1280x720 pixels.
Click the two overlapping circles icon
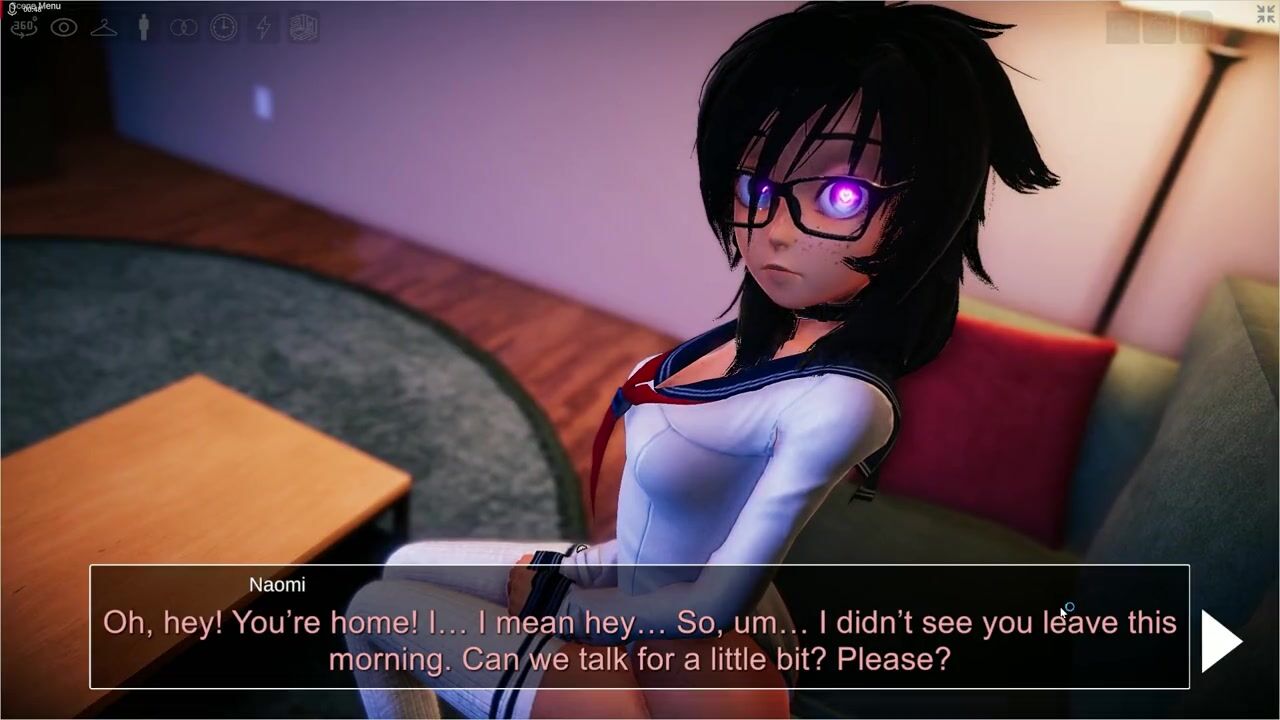tap(184, 28)
